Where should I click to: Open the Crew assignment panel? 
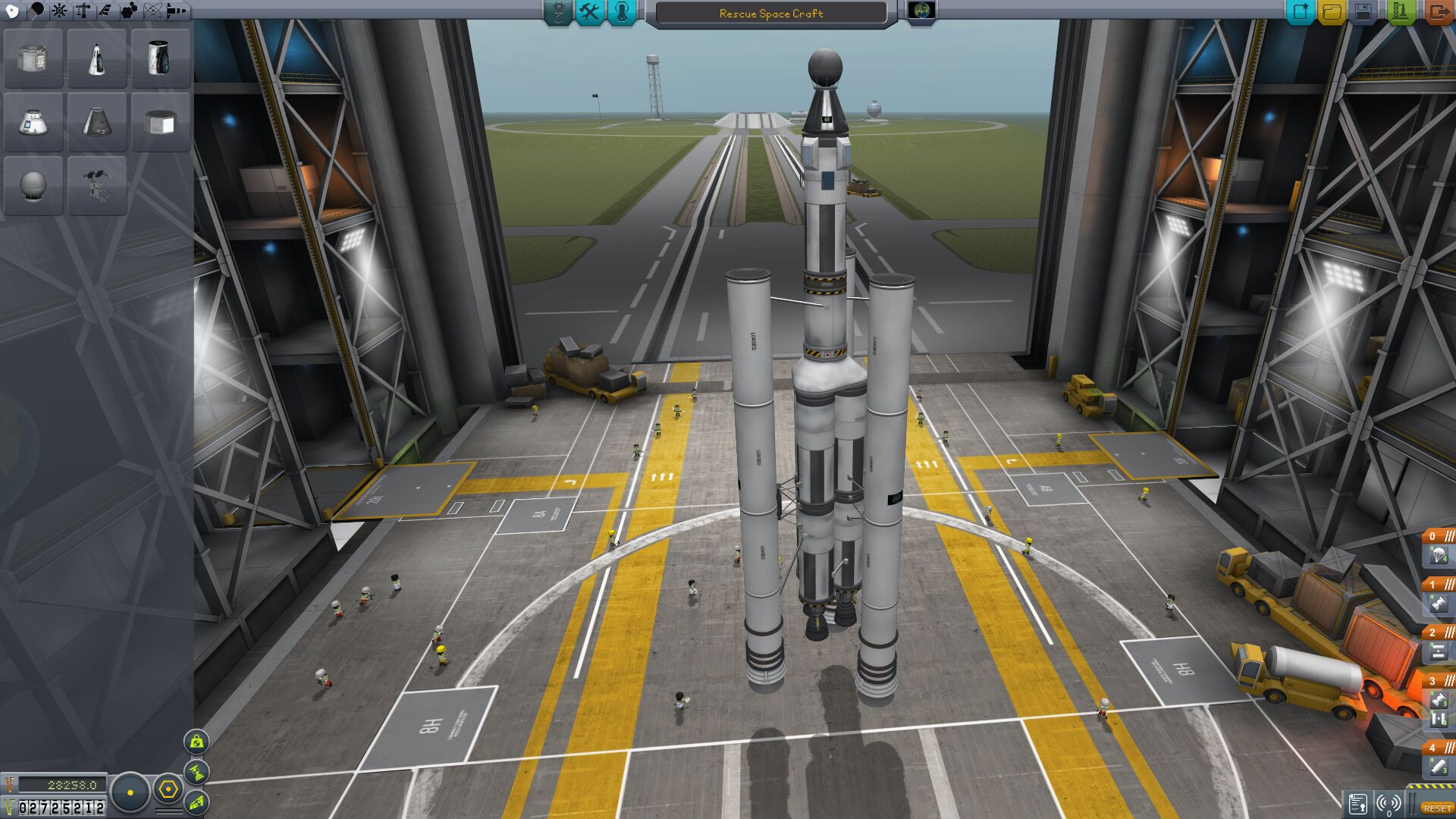[622, 12]
